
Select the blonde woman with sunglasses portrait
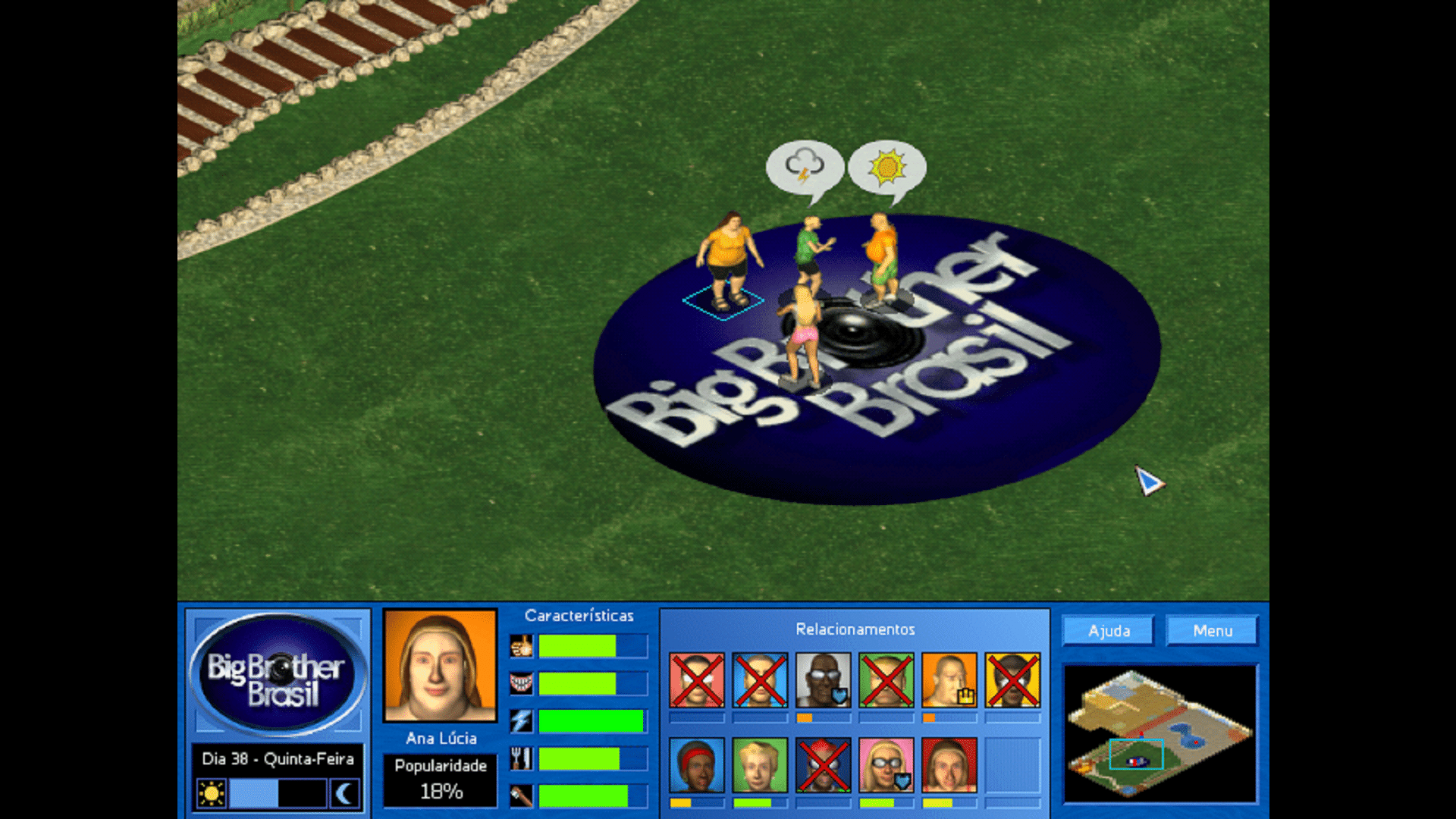pos(886,765)
